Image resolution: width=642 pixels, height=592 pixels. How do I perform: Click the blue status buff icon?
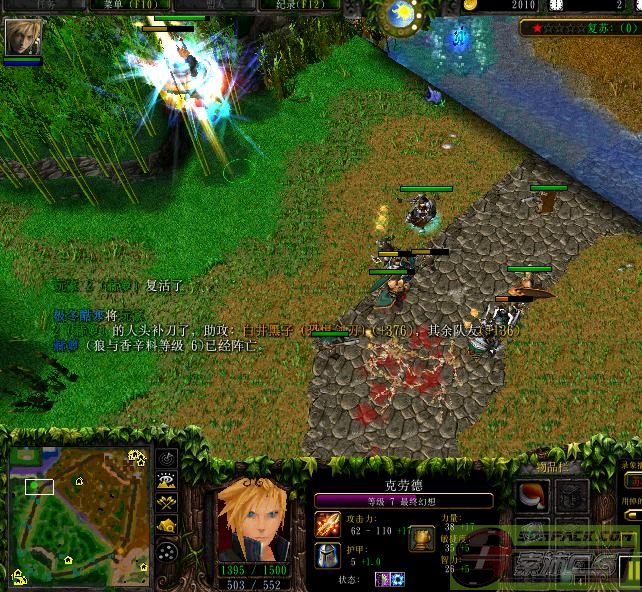396,579
